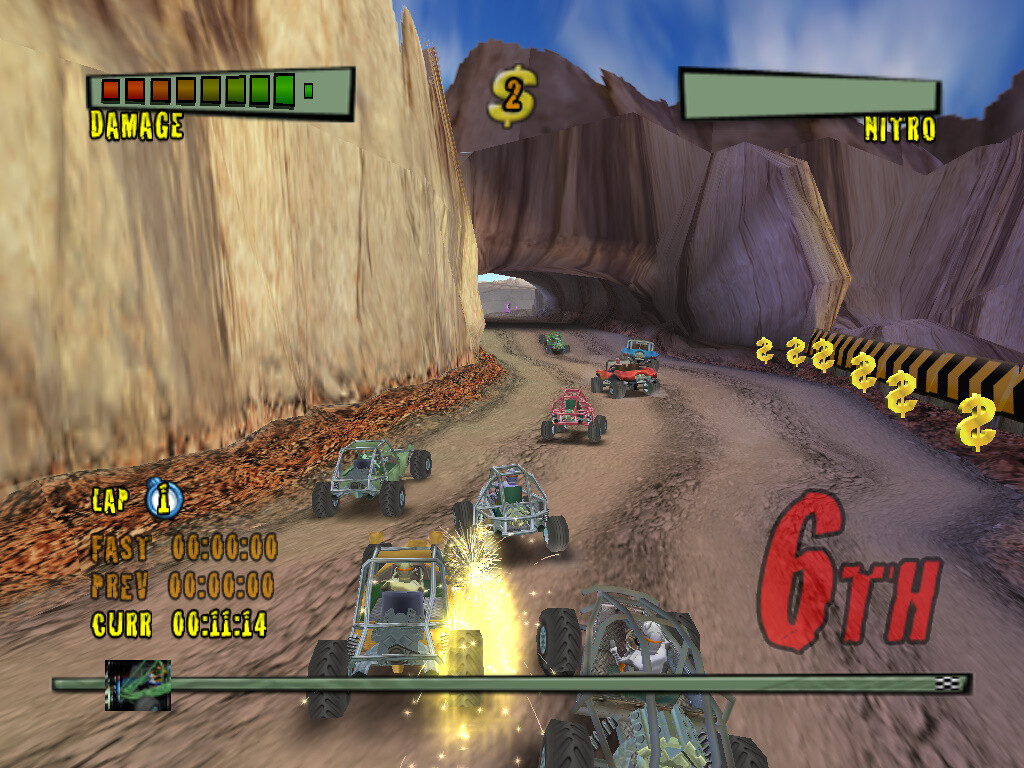Click the player portrait on the progress bar
The width and height of the screenshot is (1024, 768).
pos(138,685)
